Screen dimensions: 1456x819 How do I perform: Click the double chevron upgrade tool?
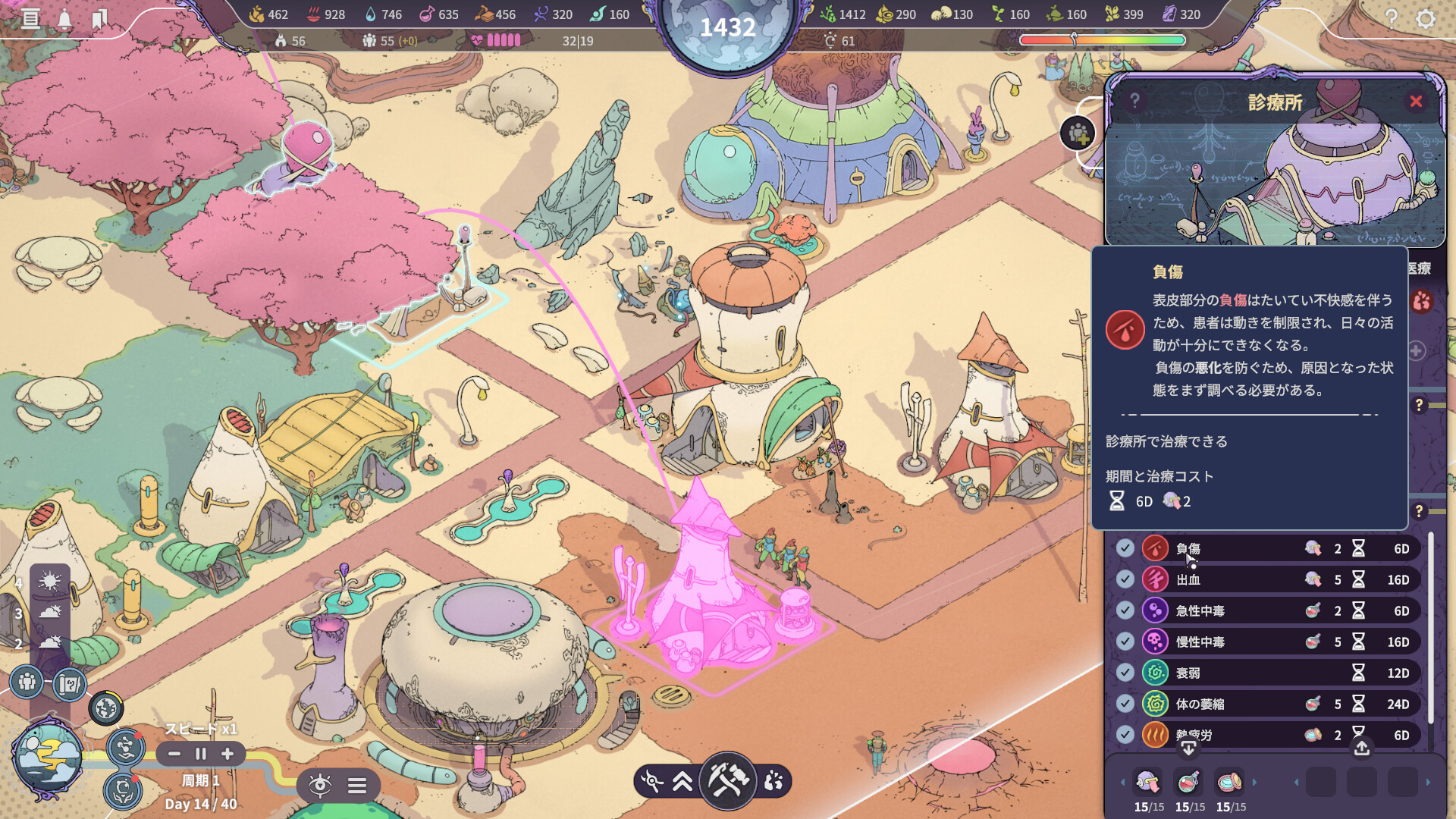point(682,781)
